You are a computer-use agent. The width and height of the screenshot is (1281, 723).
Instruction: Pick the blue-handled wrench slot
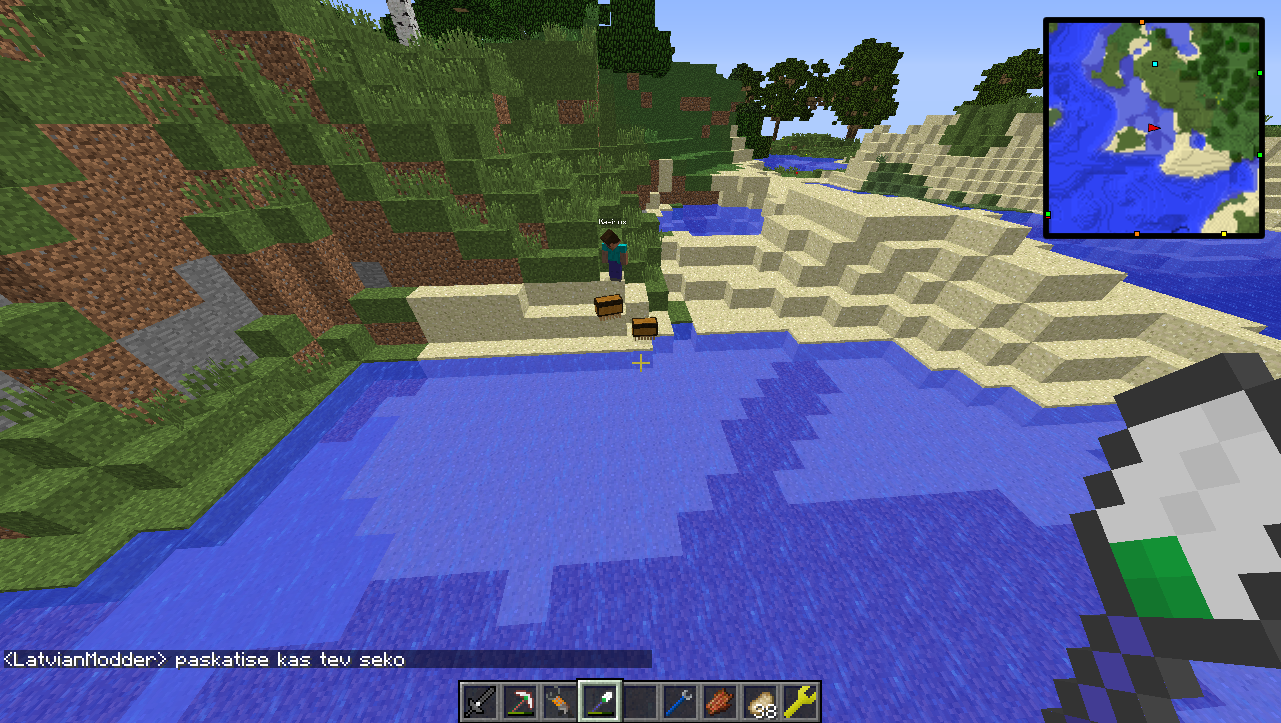pos(681,701)
